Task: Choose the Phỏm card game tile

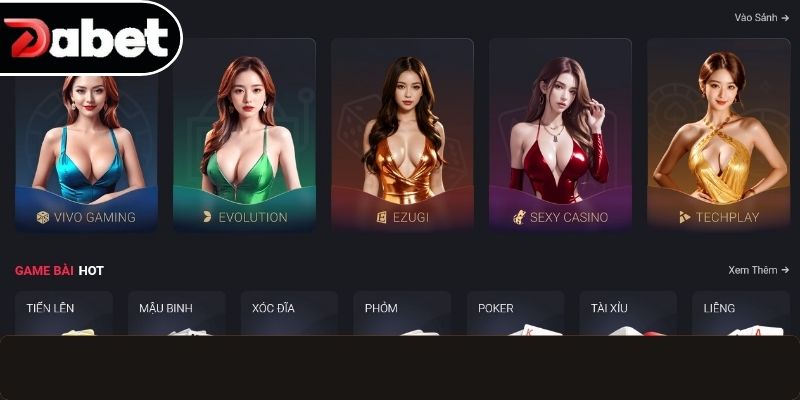Action: [x=402, y=313]
